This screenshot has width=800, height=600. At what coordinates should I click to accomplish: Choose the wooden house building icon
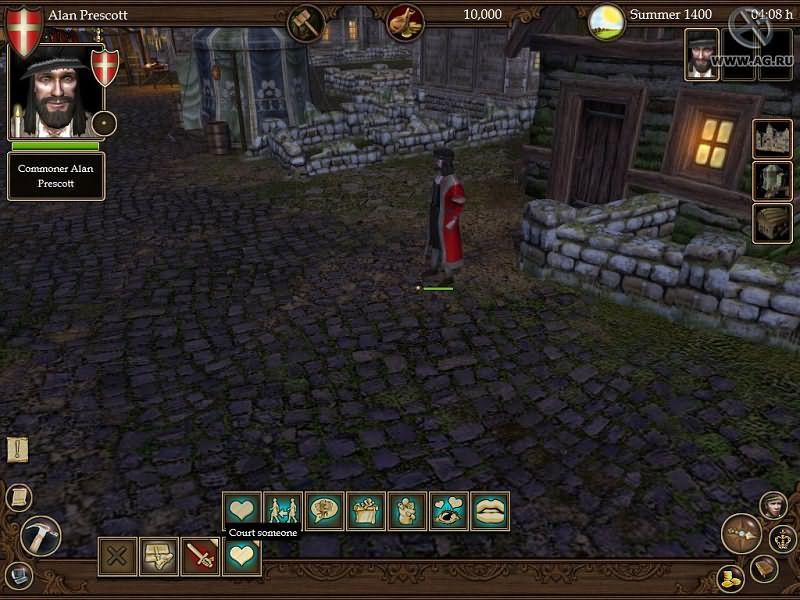[772, 223]
